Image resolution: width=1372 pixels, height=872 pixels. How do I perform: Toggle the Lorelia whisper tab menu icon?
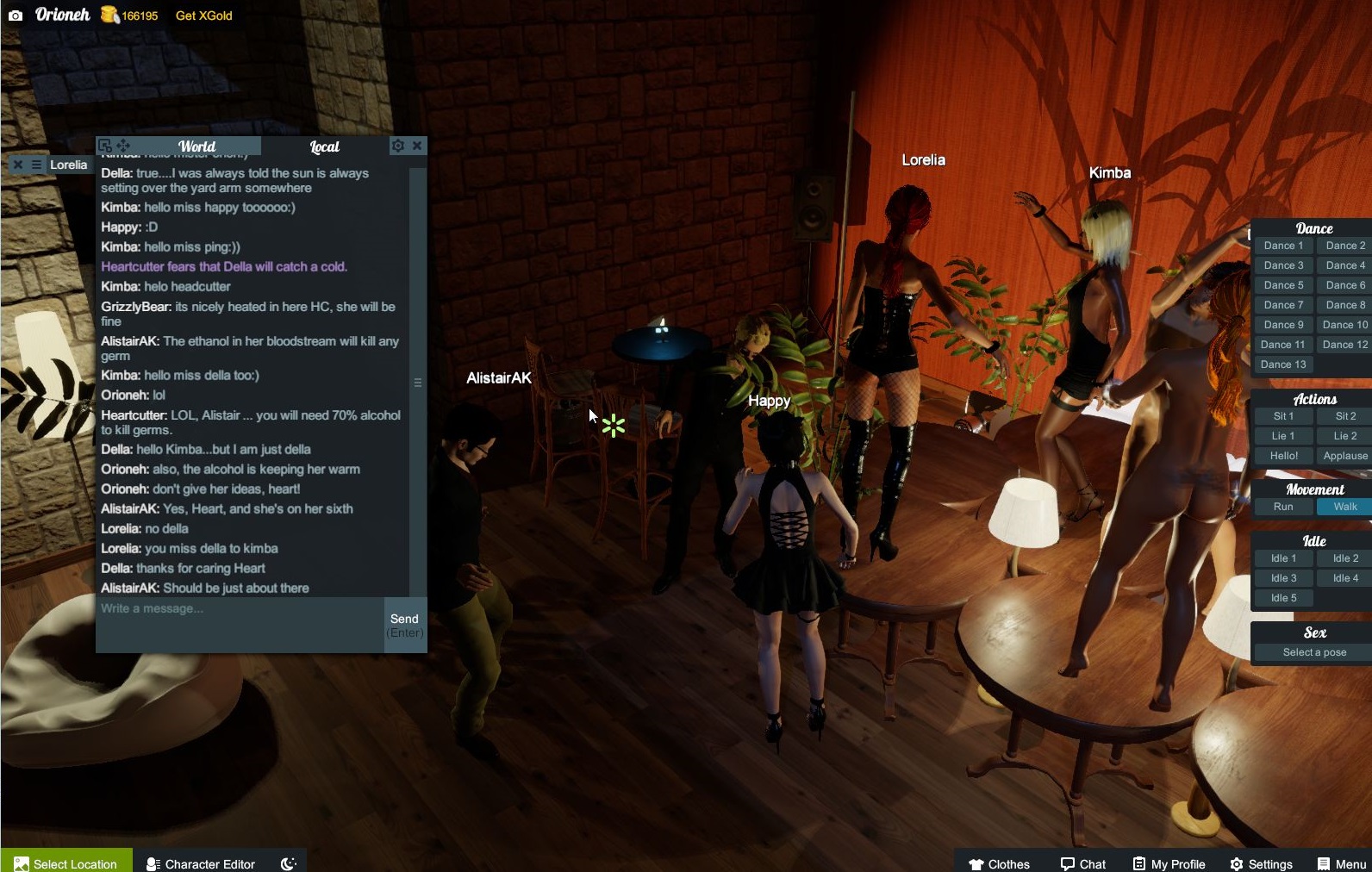coord(35,165)
